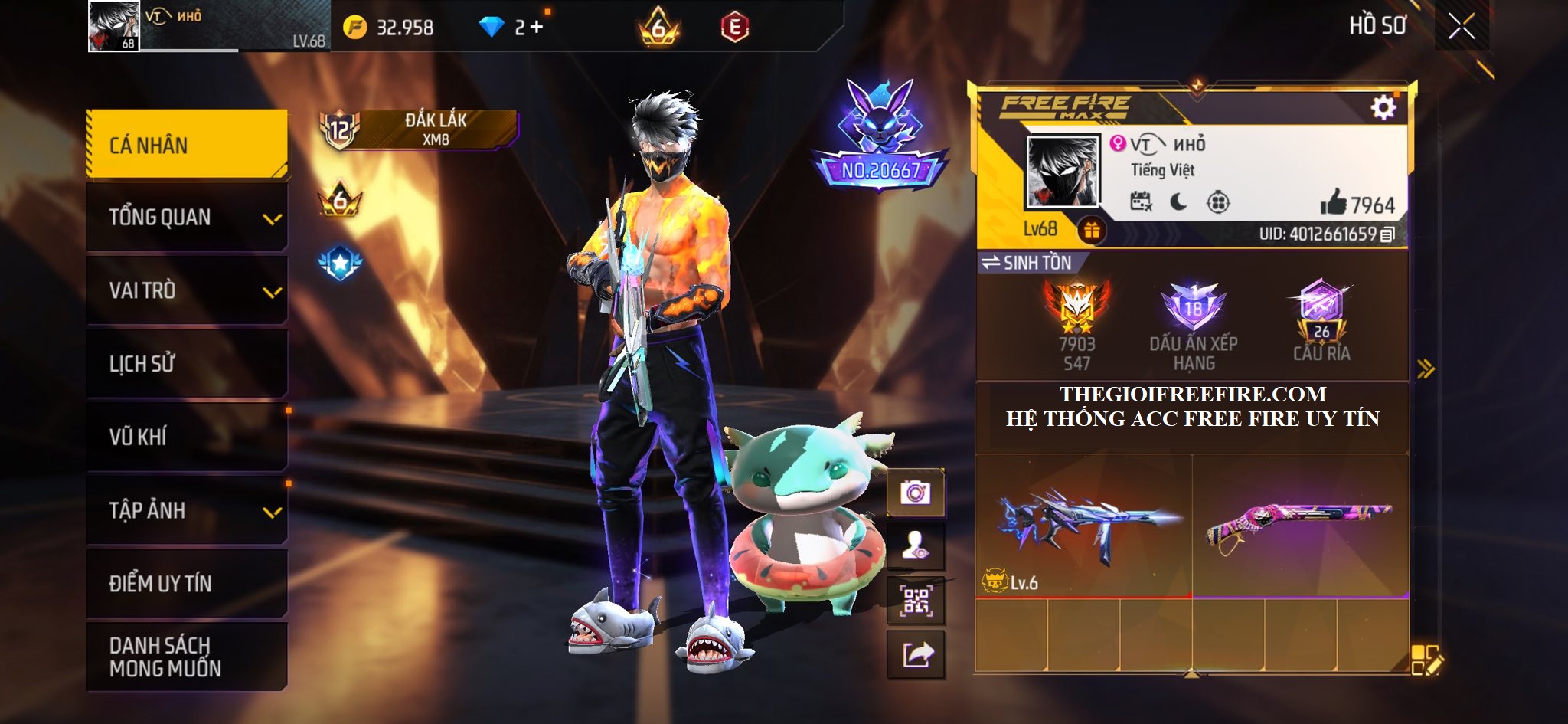This screenshot has height=724, width=1568.
Task: Click the diamond top-up plus button
Action: (x=536, y=28)
